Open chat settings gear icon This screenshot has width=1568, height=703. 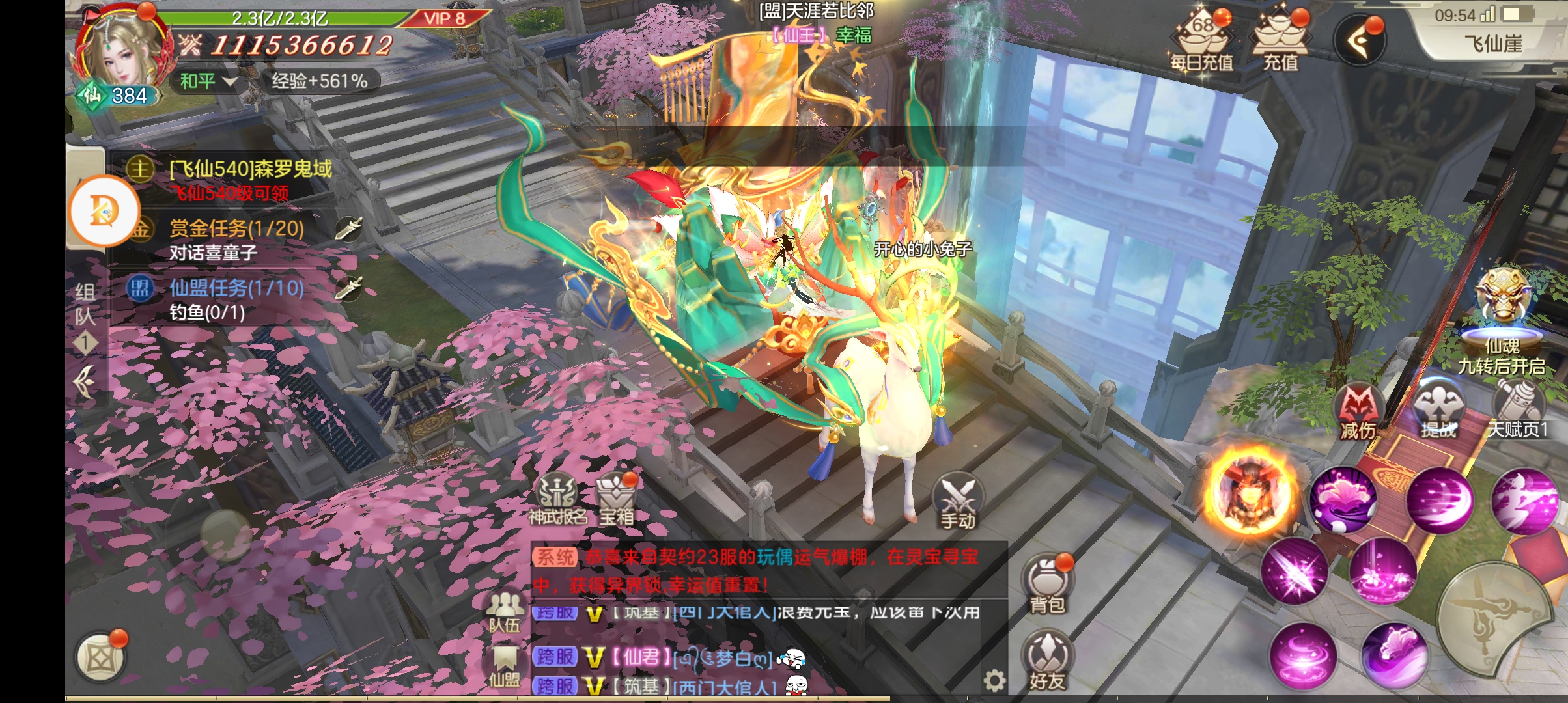994,681
